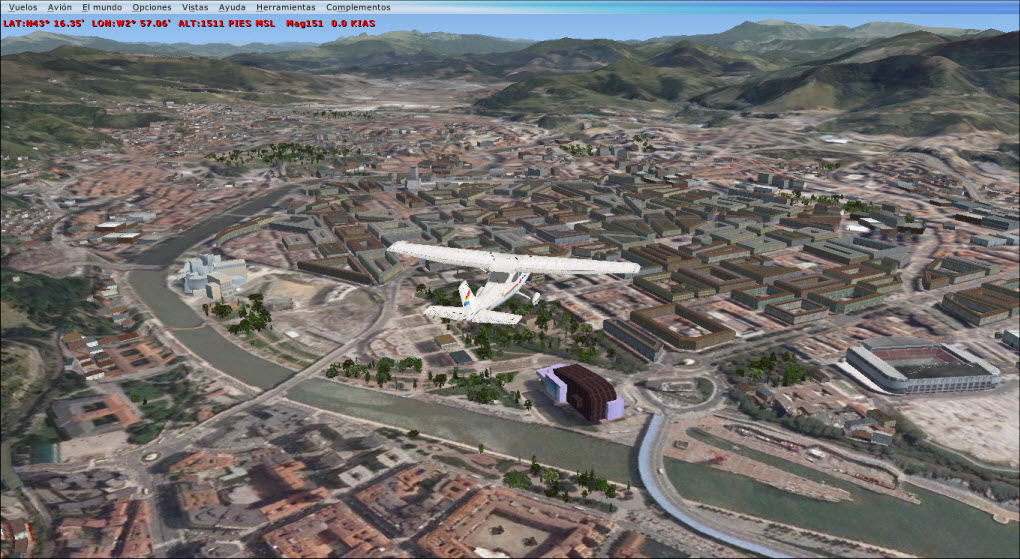This screenshot has width=1020, height=559.
Task: Open the Avión menu
Action: click(x=60, y=7)
